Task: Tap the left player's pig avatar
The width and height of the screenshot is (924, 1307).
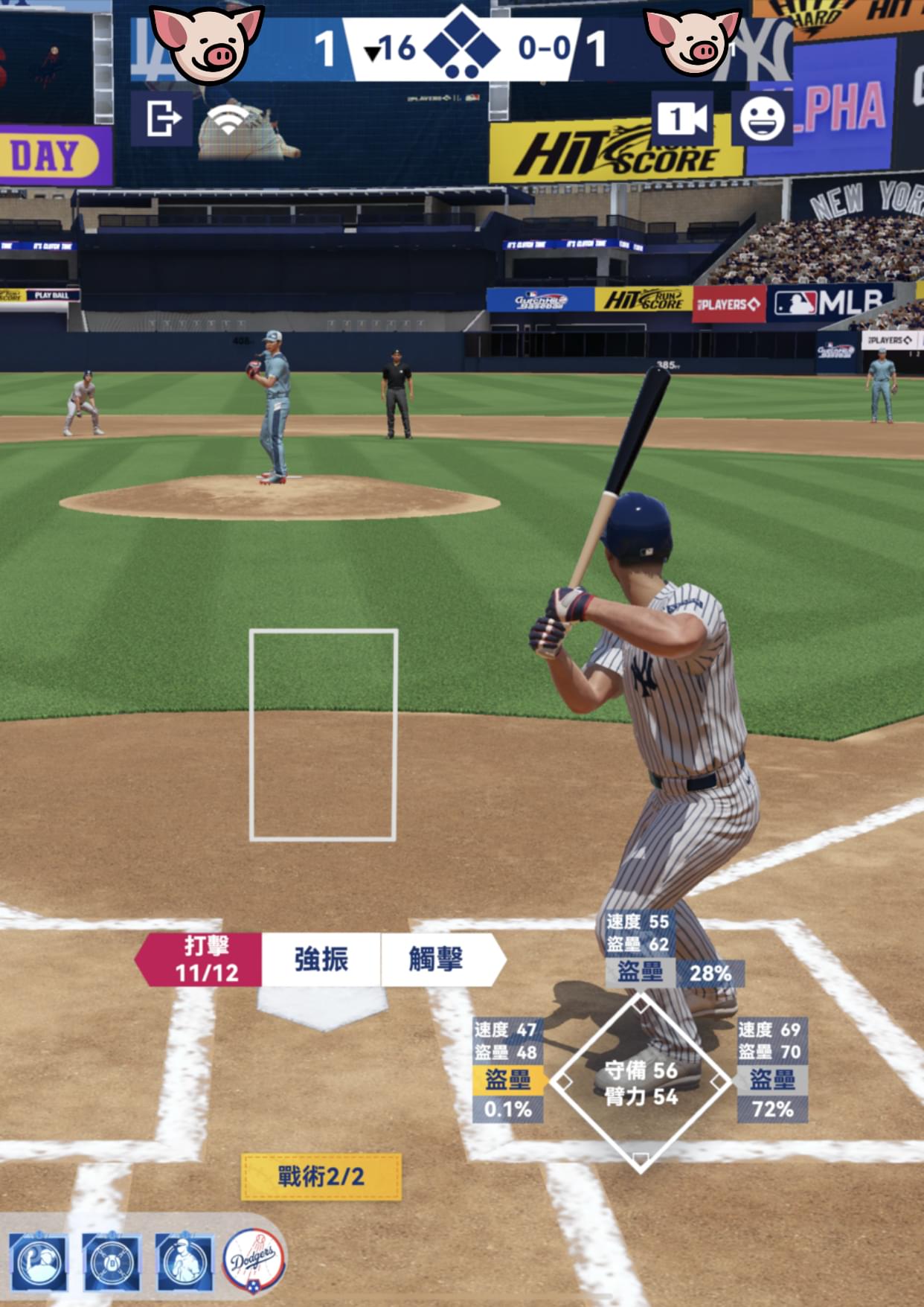Action: (x=207, y=43)
